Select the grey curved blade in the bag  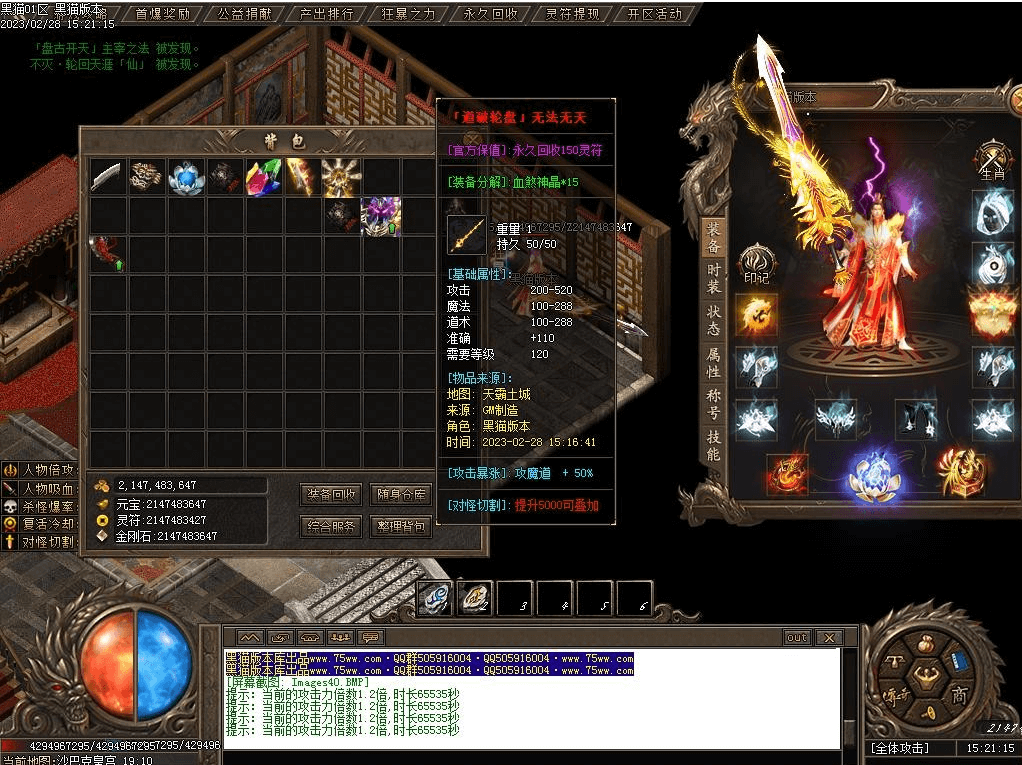pos(107,177)
